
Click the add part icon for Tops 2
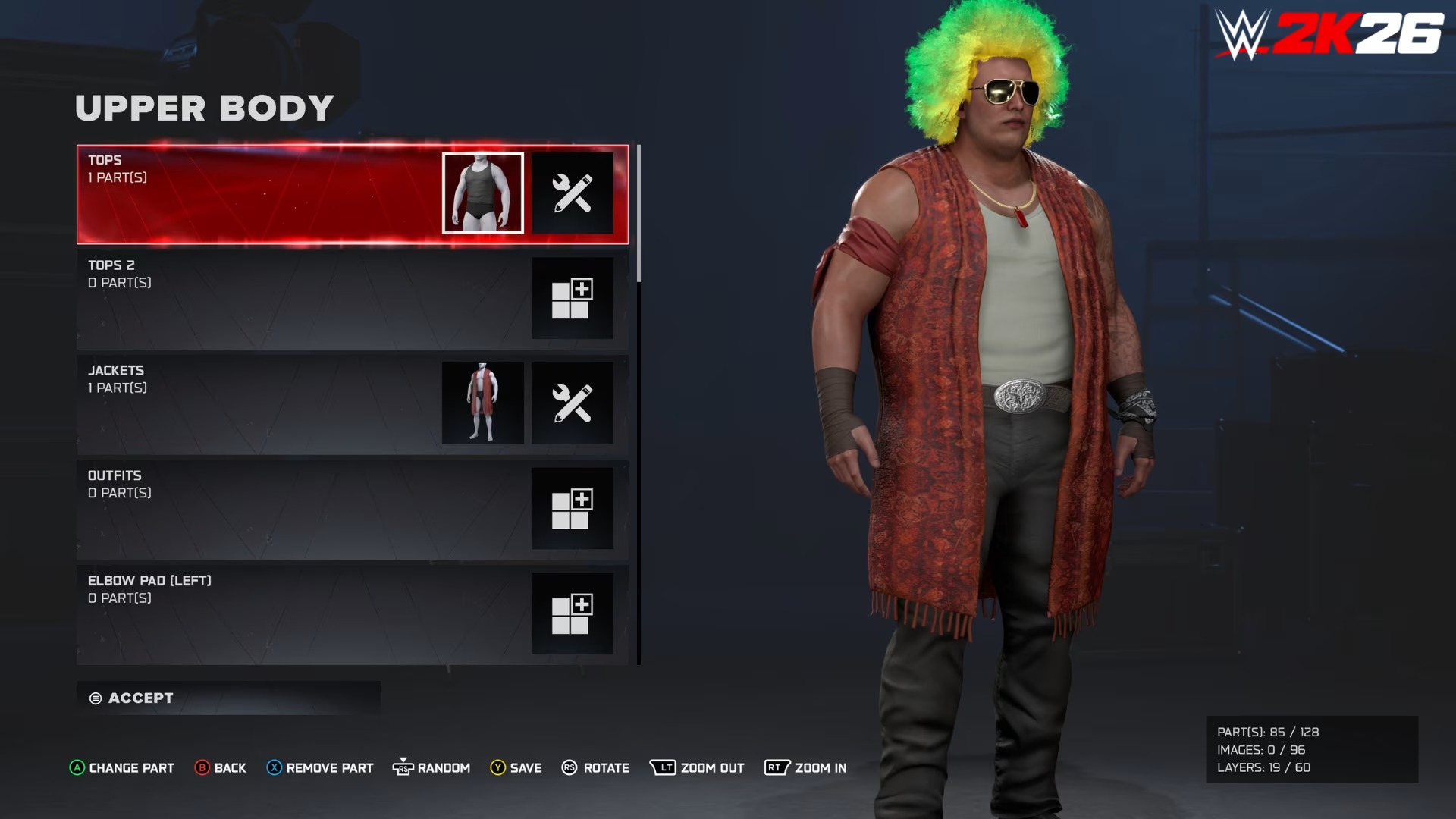pyautogui.click(x=573, y=298)
